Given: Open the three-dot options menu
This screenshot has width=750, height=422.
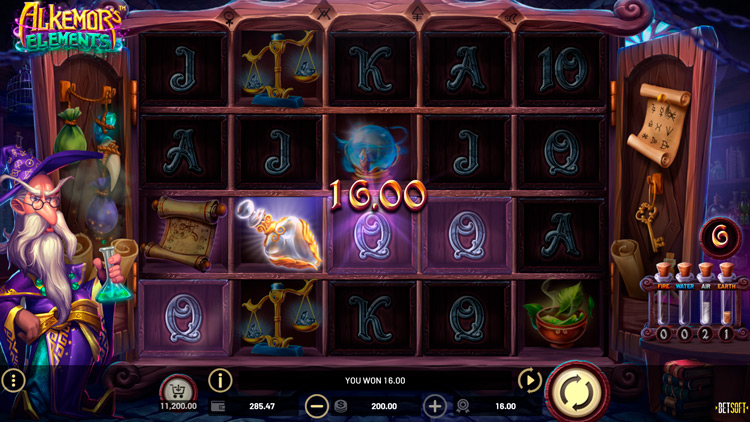Looking at the screenshot, I should coord(13,381).
